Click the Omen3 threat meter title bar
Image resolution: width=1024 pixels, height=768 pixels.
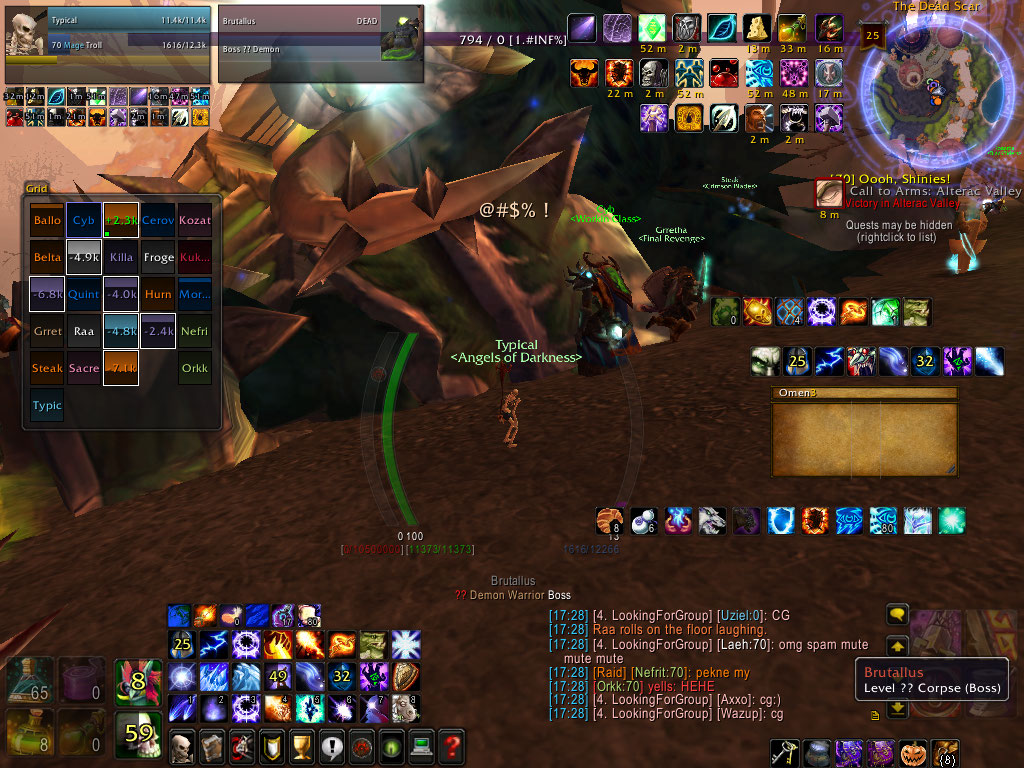pos(865,393)
